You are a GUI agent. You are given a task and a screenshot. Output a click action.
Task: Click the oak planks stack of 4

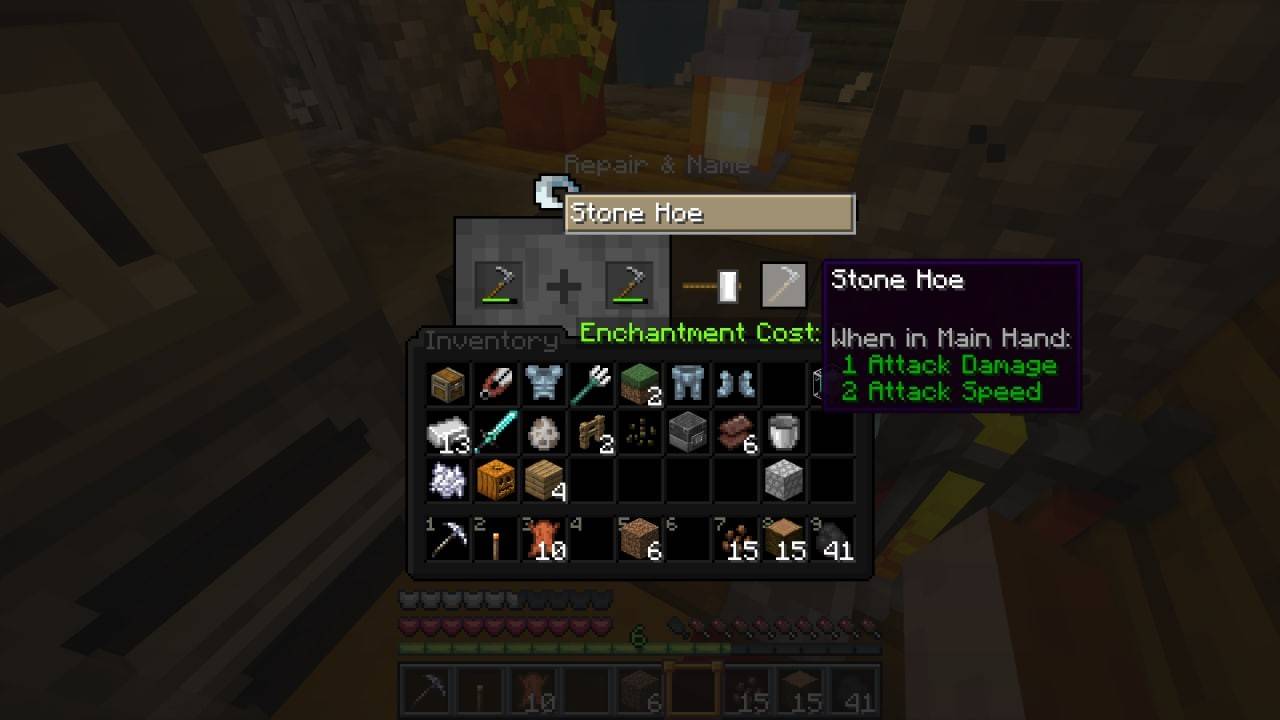click(543, 479)
